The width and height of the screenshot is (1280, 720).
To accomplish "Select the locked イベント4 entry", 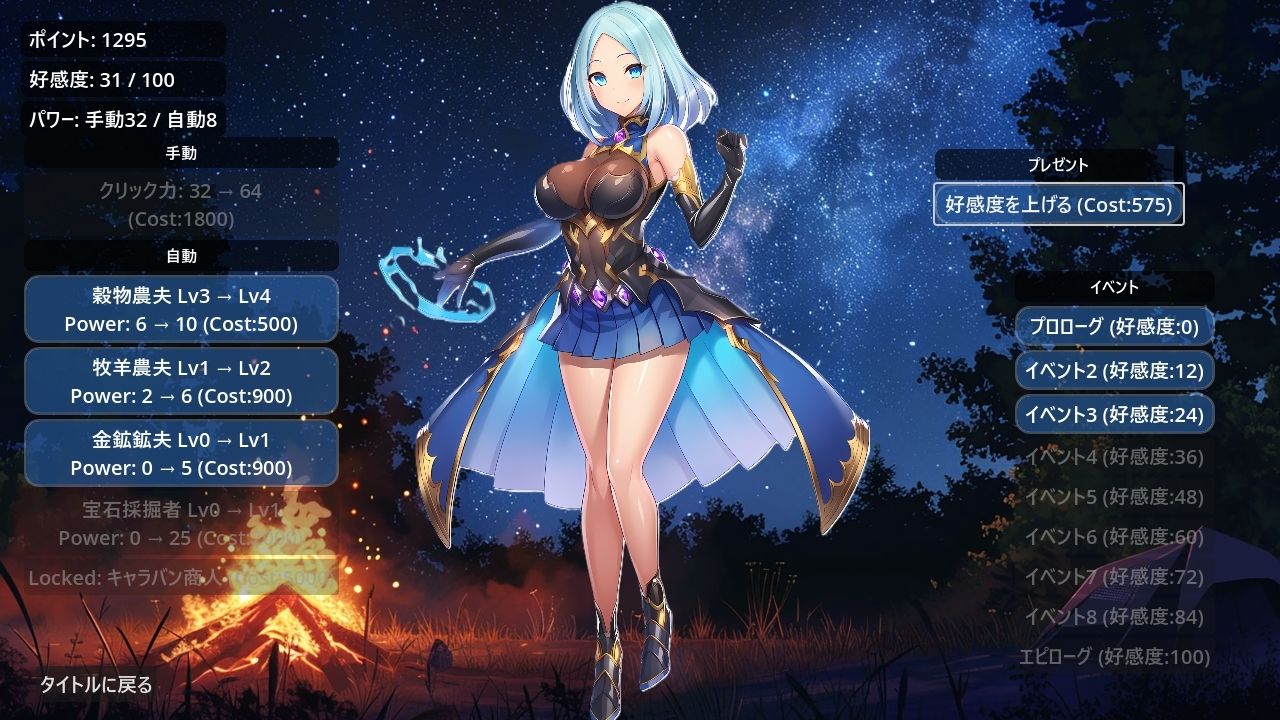I will (x=1114, y=457).
